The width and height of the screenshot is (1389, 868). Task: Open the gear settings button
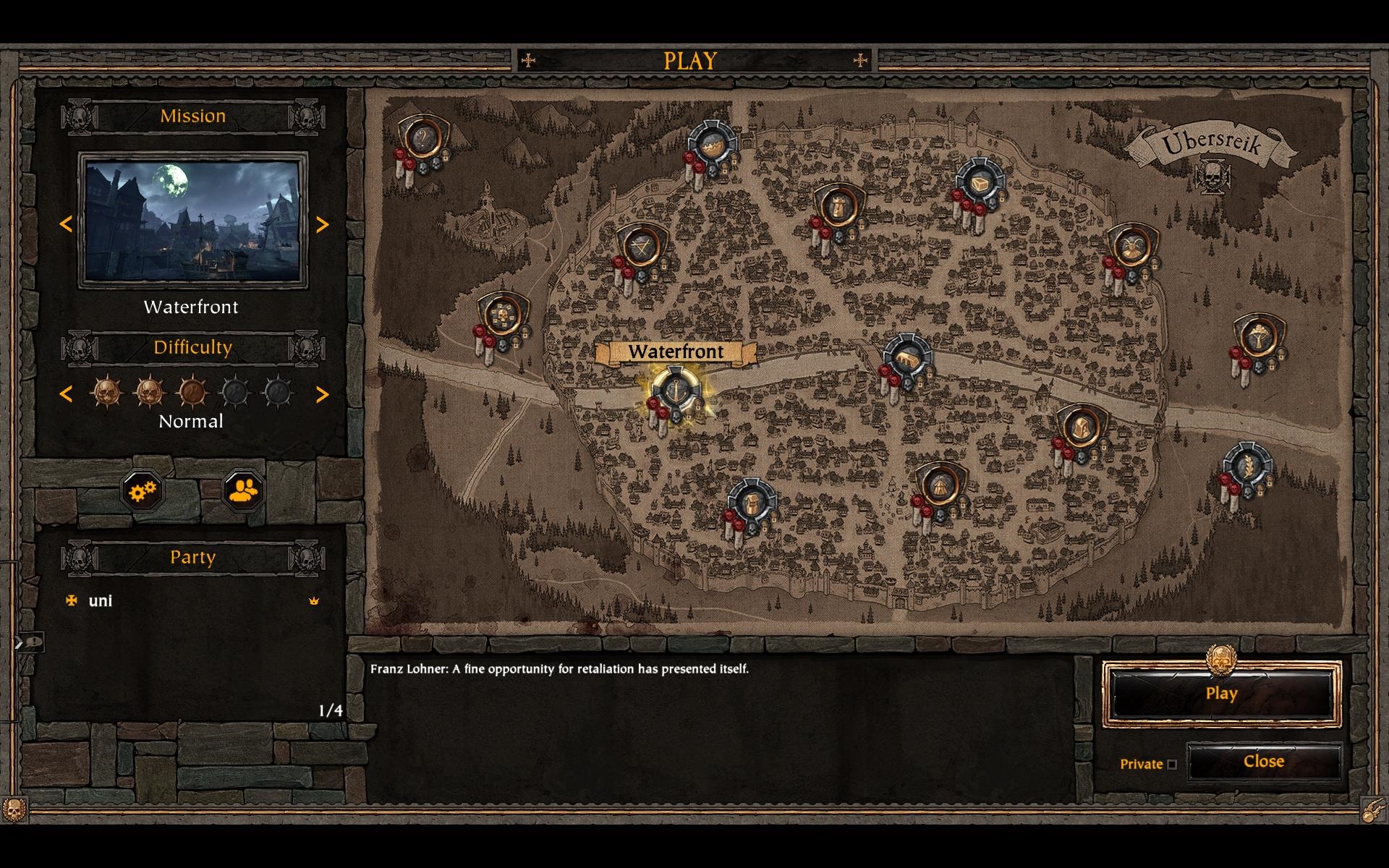coord(143,491)
